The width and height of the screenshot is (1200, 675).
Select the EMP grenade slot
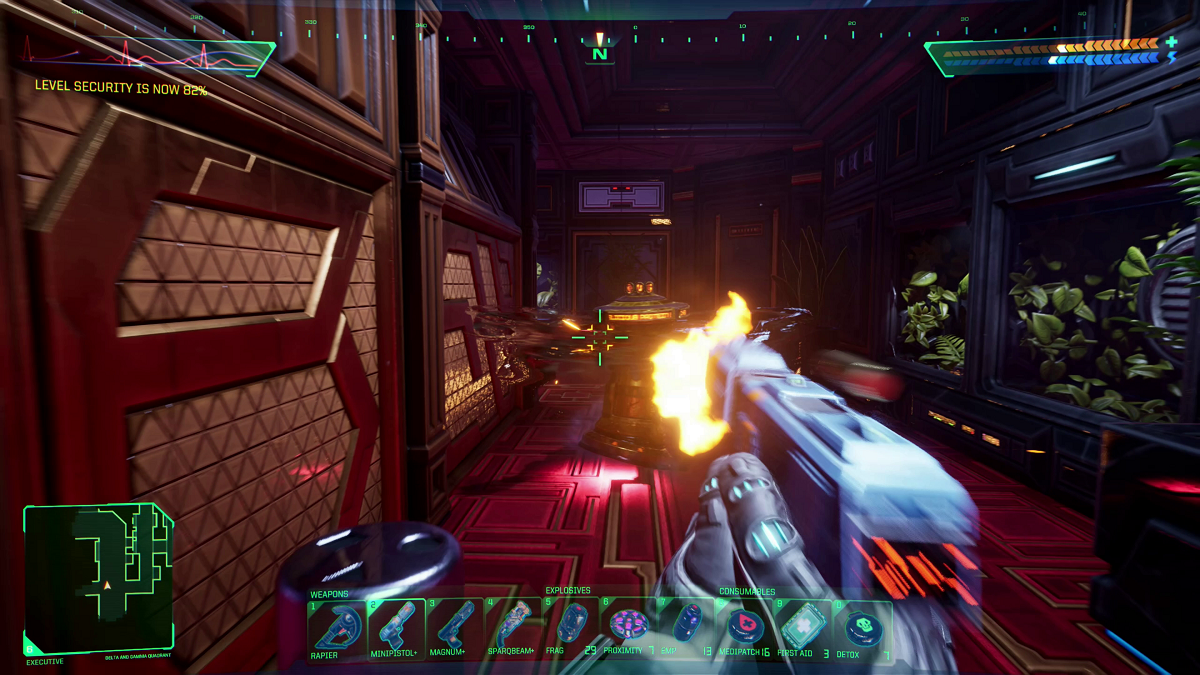point(686,627)
